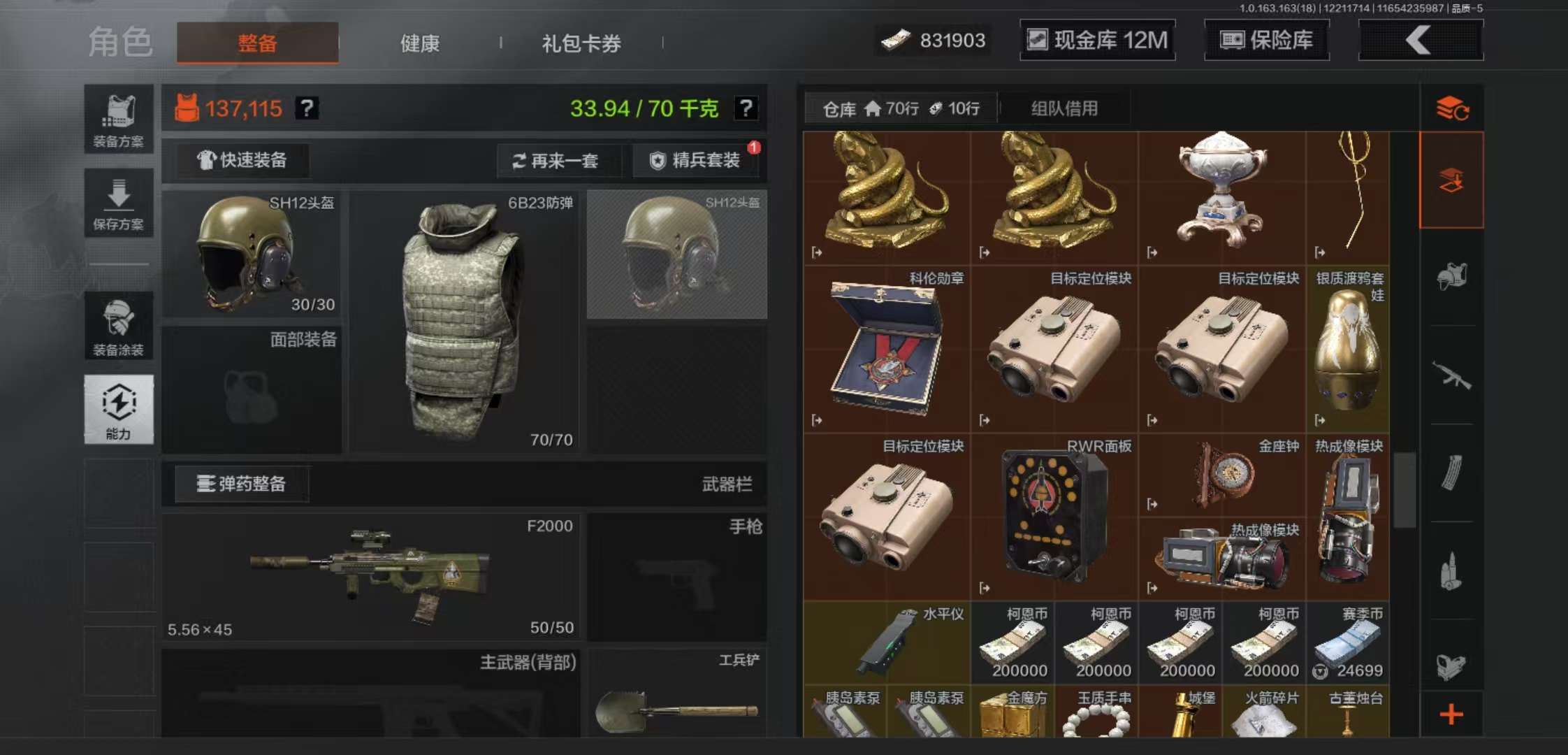This screenshot has height=755, width=1568.
Task: Click the help question mark beside 137,115
Action: pyautogui.click(x=307, y=108)
